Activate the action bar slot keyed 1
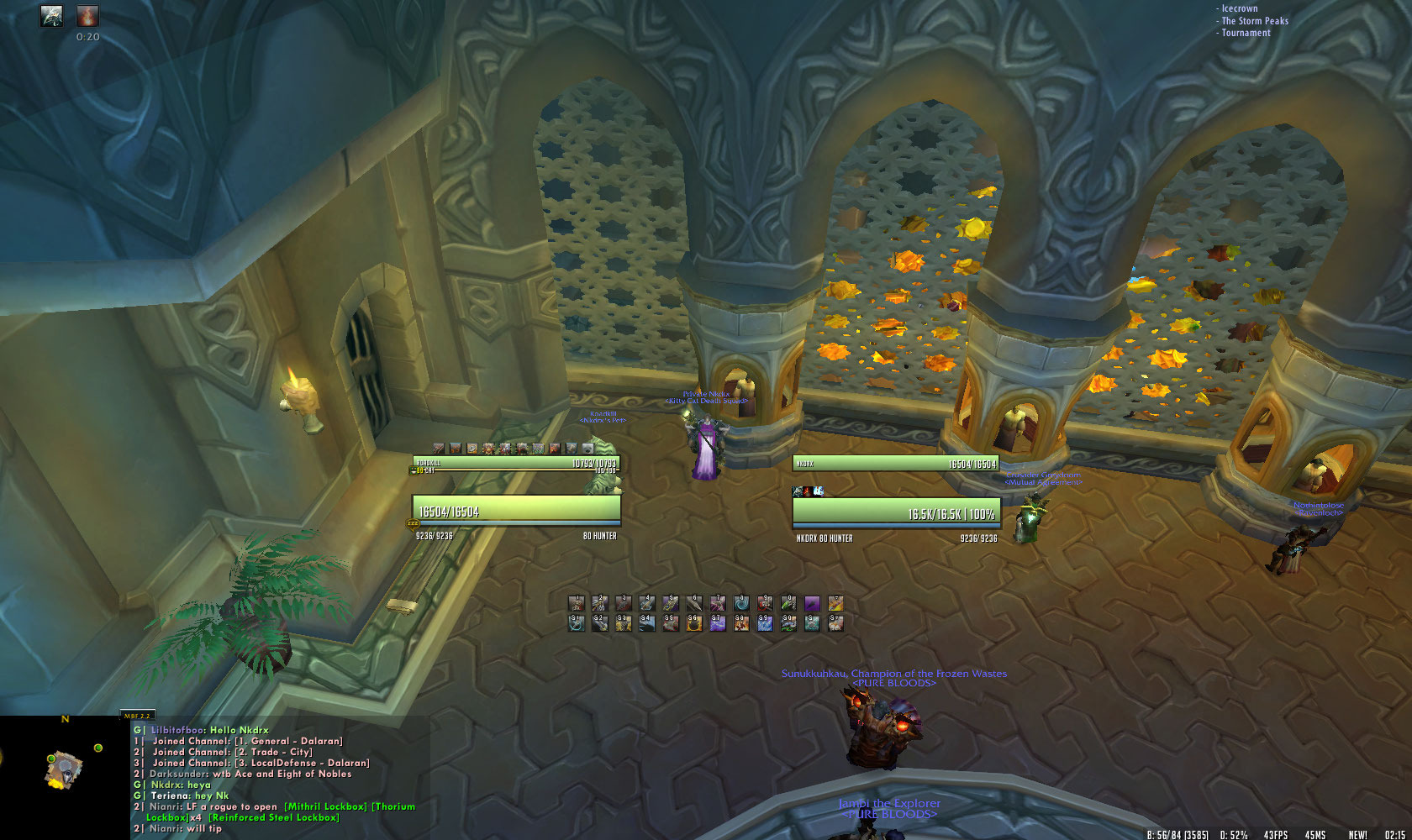1412x840 pixels. click(x=577, y=604)
